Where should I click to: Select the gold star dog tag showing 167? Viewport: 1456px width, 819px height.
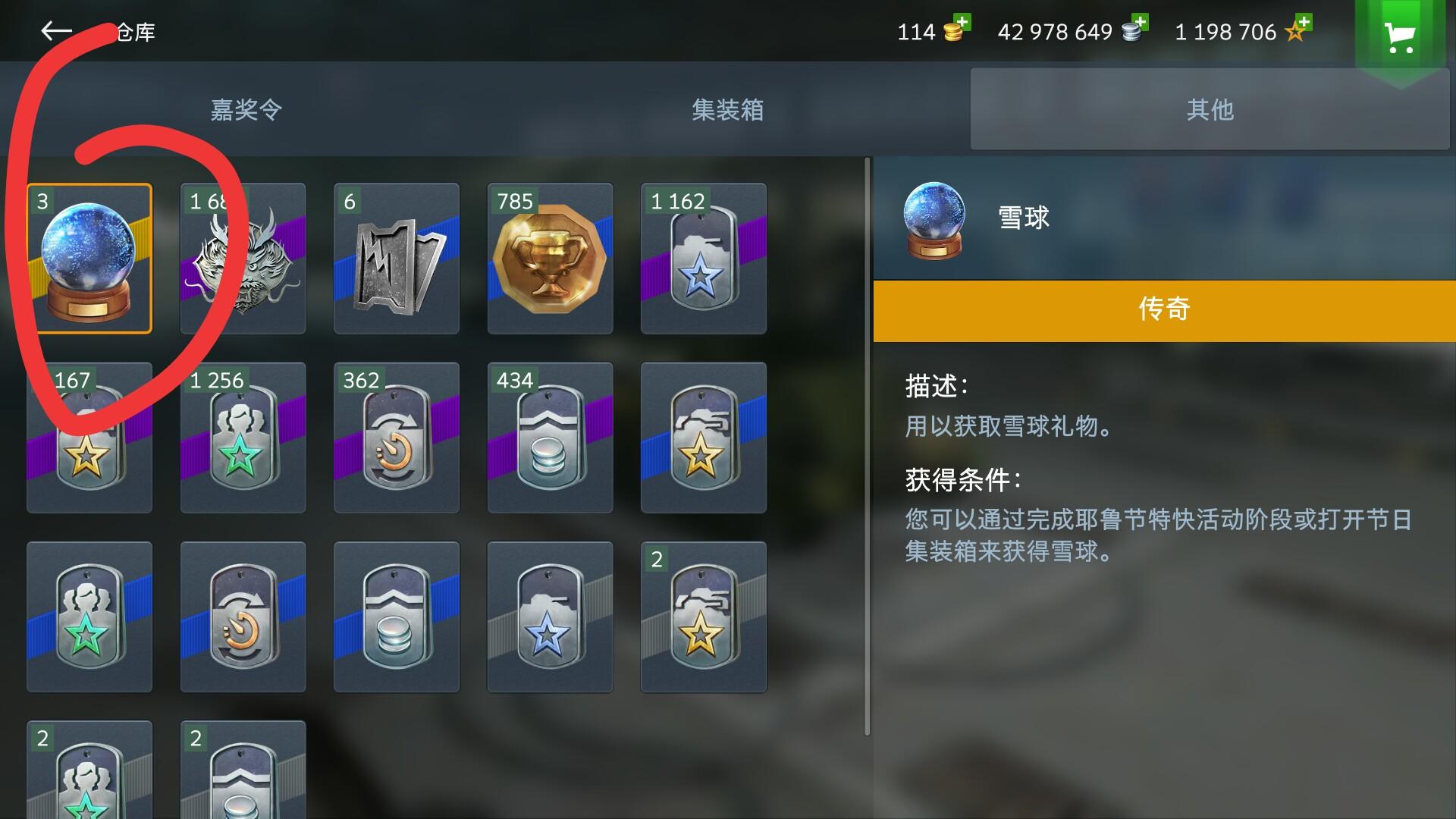(89, 438)
